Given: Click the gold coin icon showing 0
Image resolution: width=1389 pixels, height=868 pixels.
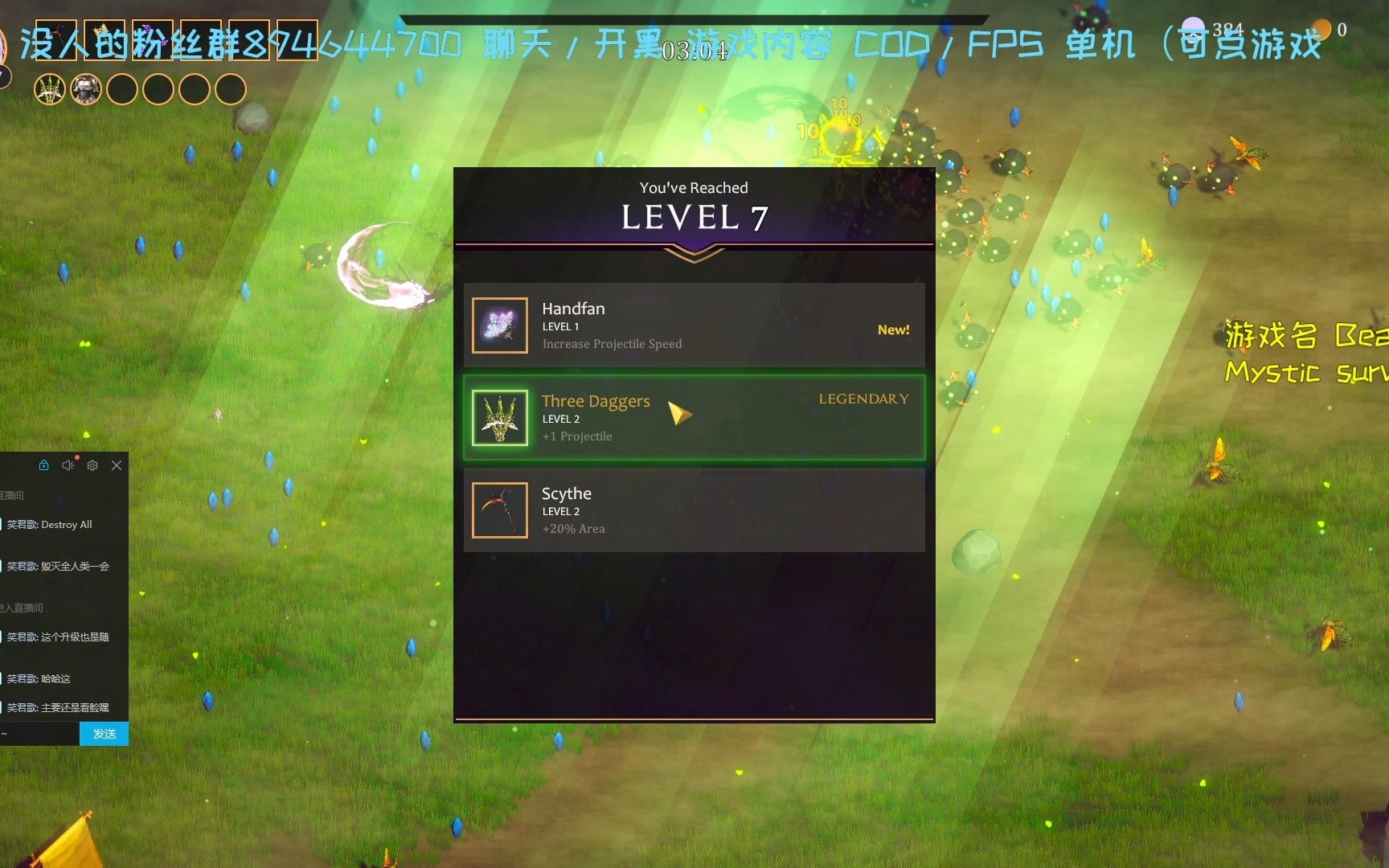Looking at the screenshot, I should point(1321,29).
